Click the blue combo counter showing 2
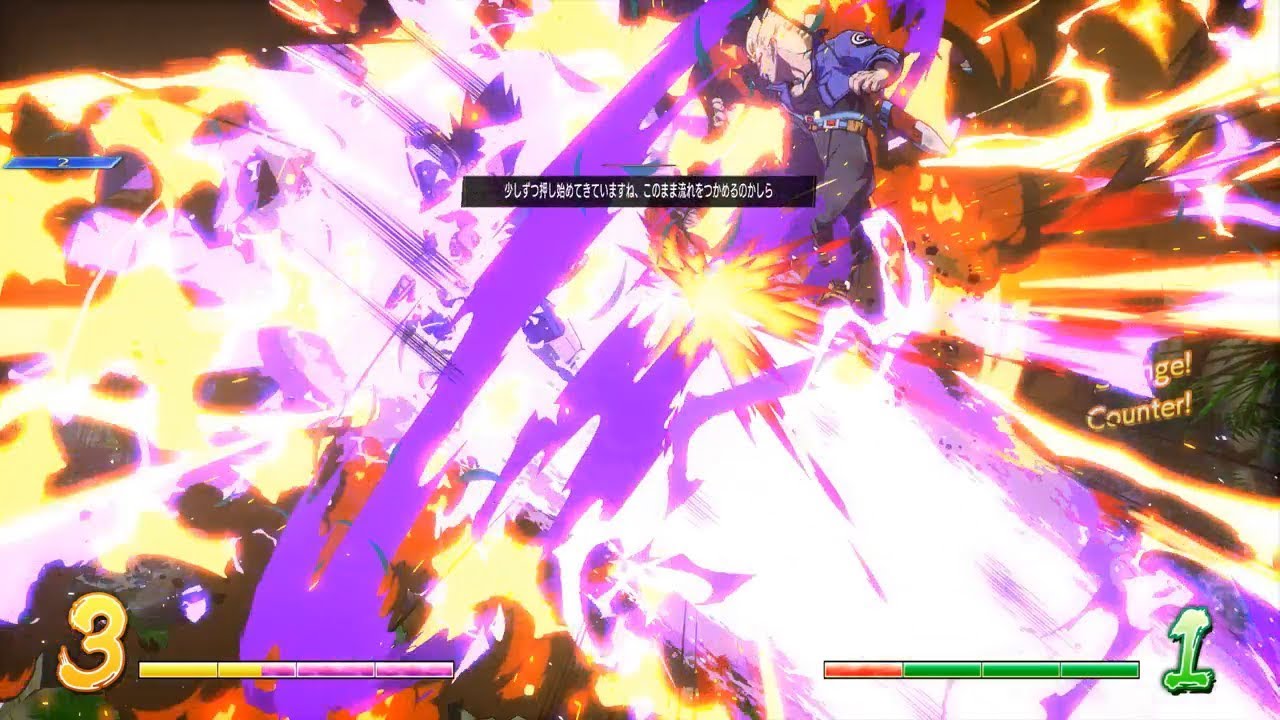 click(x=65, y=163)
